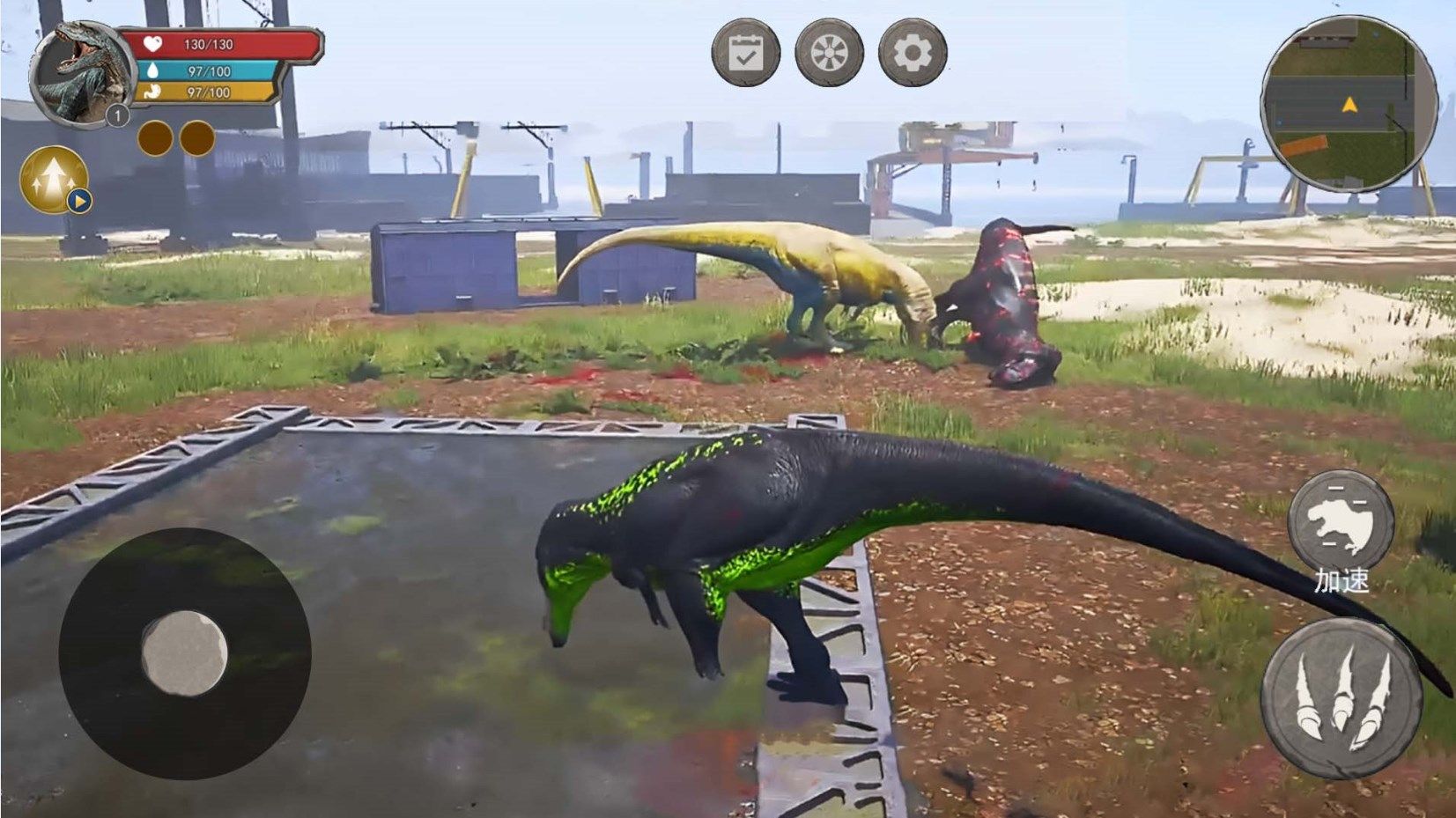Click the circular minimap
The width and height of the screenshot is (1456, 818).
1348,104
